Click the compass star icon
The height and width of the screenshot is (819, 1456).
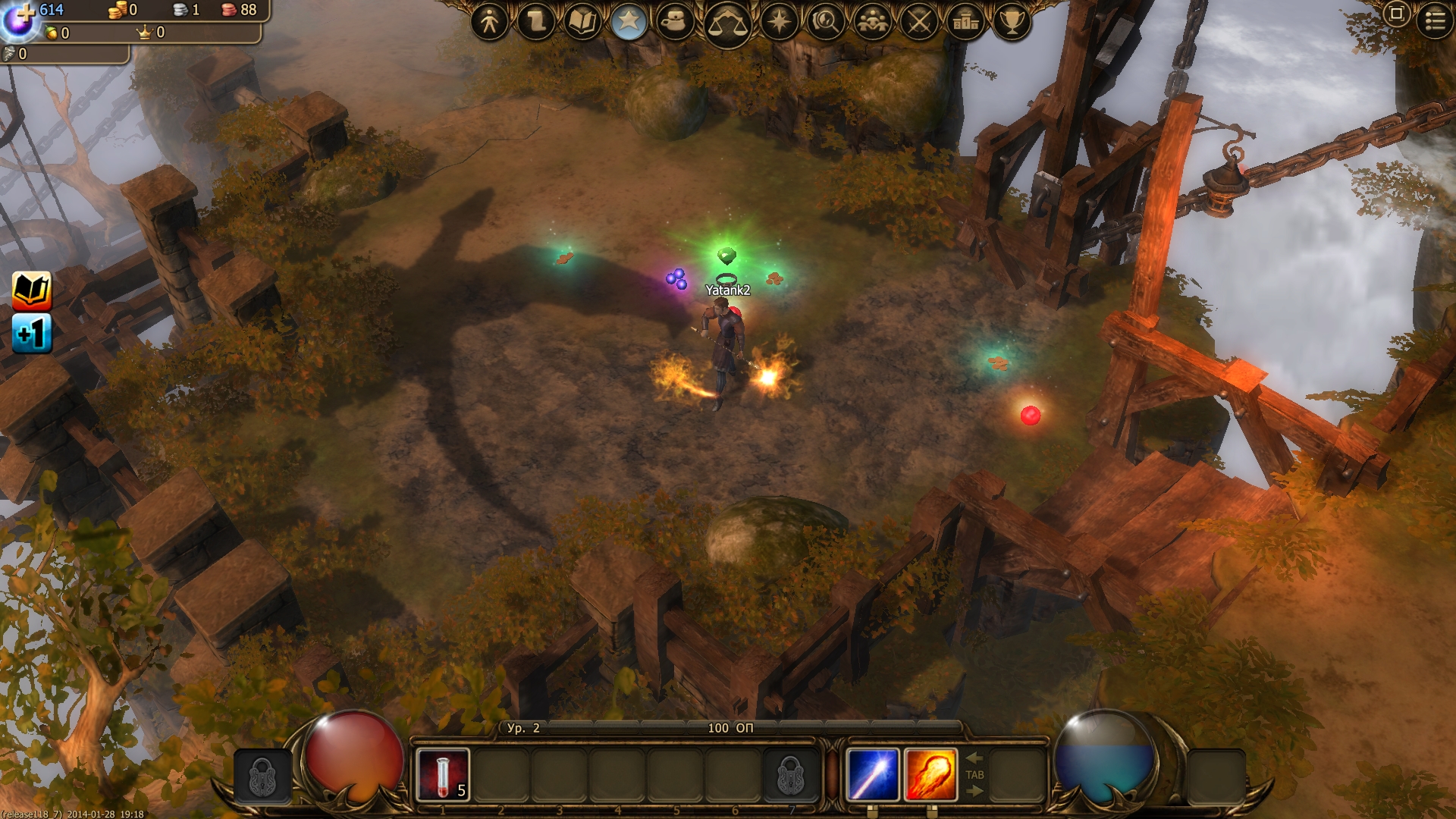pyautogui.click(x=779, y=22)
